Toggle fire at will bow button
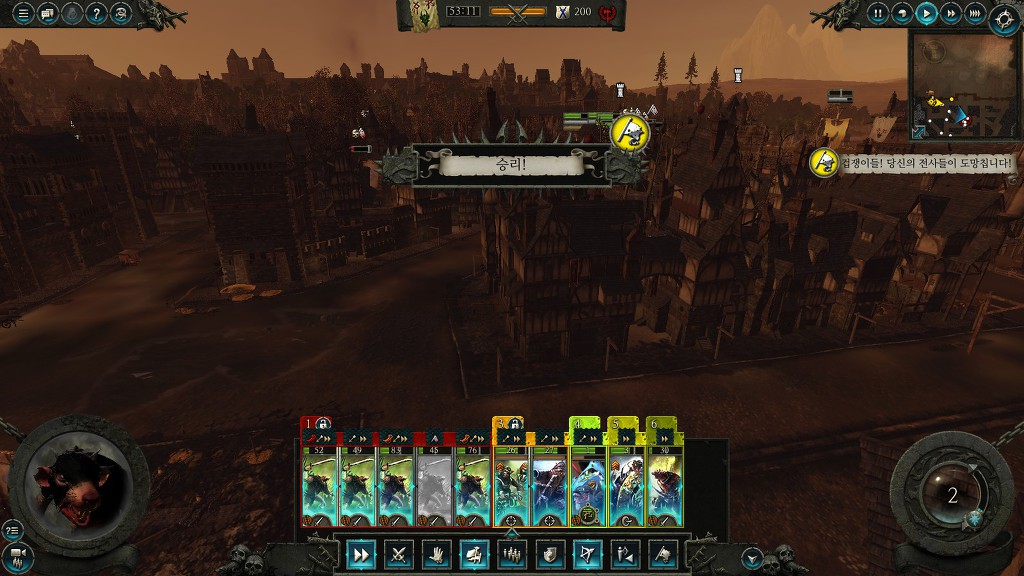1024x576 pixels. (x=585, y=554)
